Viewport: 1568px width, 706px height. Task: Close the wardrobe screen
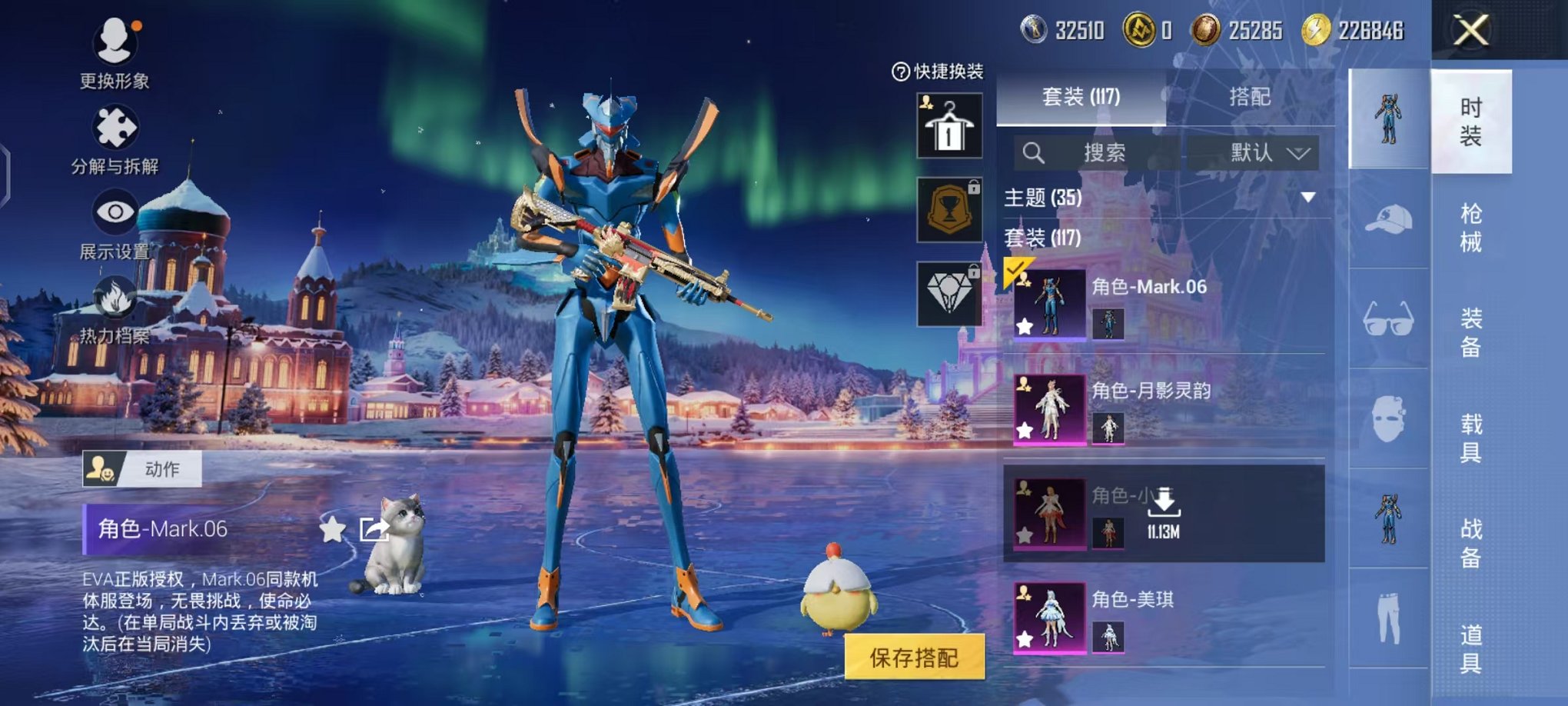1470,31
